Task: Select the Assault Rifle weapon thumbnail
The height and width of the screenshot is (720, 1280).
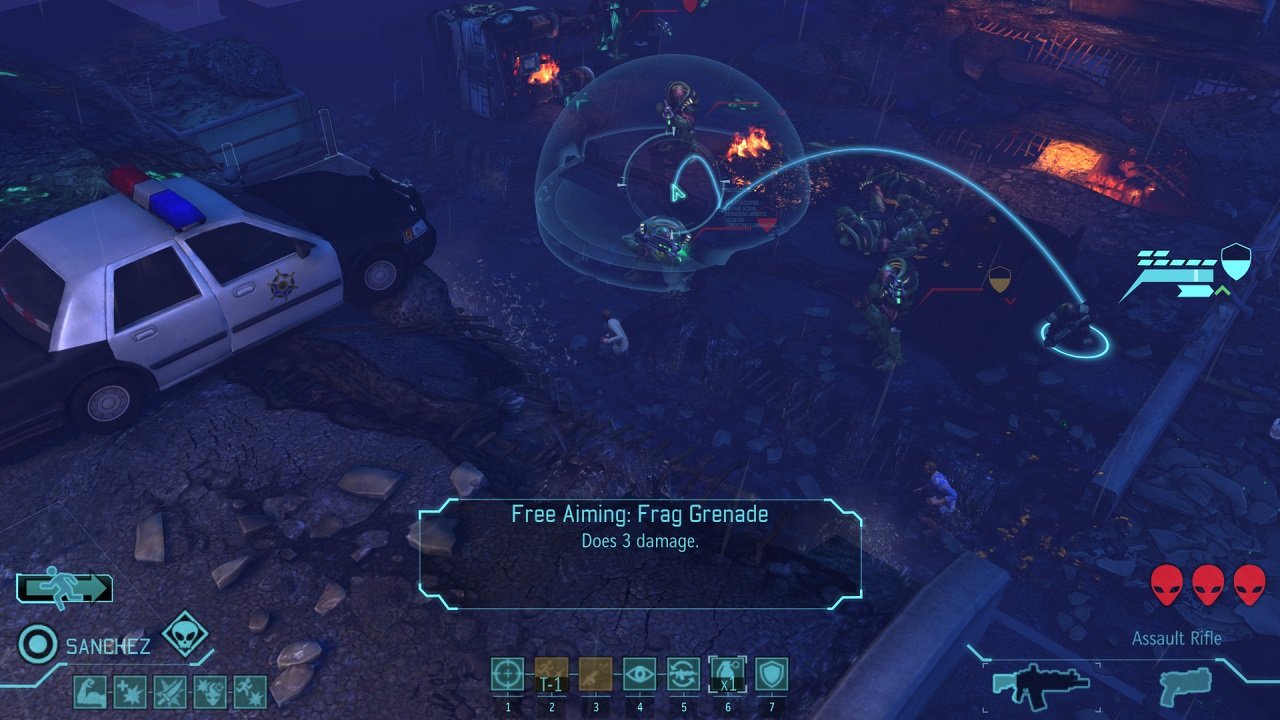Action: 1040,688
